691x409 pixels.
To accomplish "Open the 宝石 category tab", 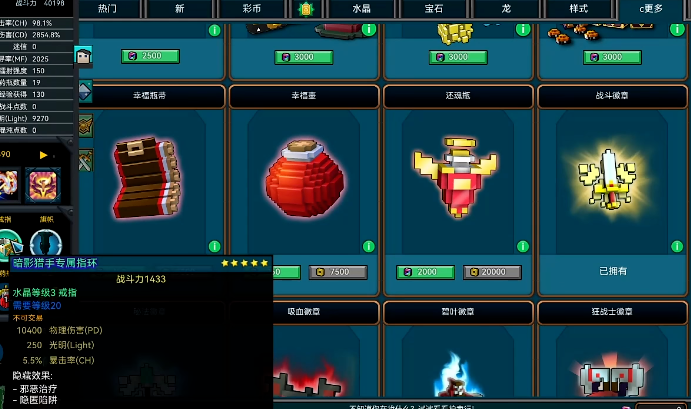I will click(x=435, y=8).
